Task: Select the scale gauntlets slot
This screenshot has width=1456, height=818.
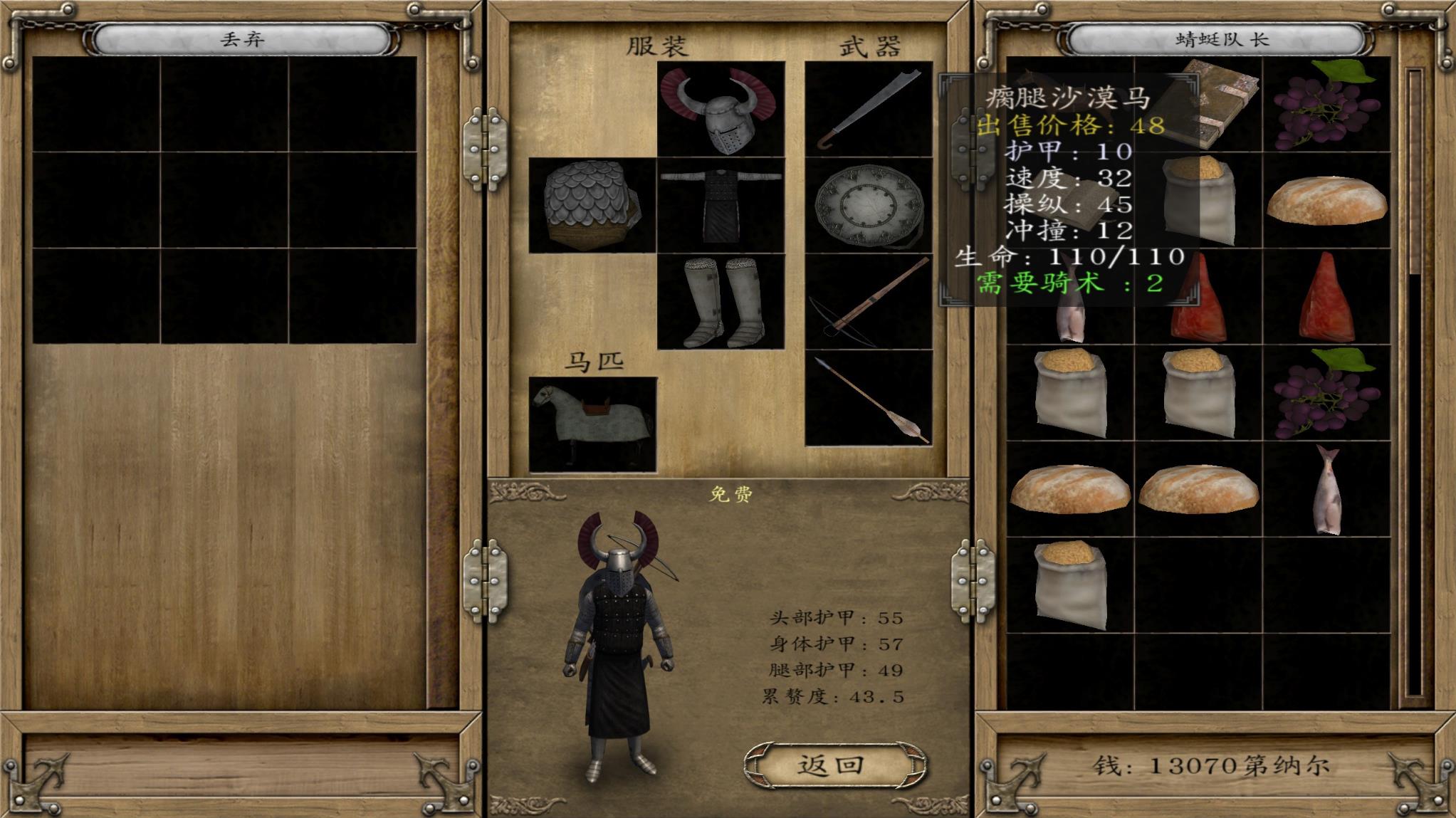Action: coord(592,205)
